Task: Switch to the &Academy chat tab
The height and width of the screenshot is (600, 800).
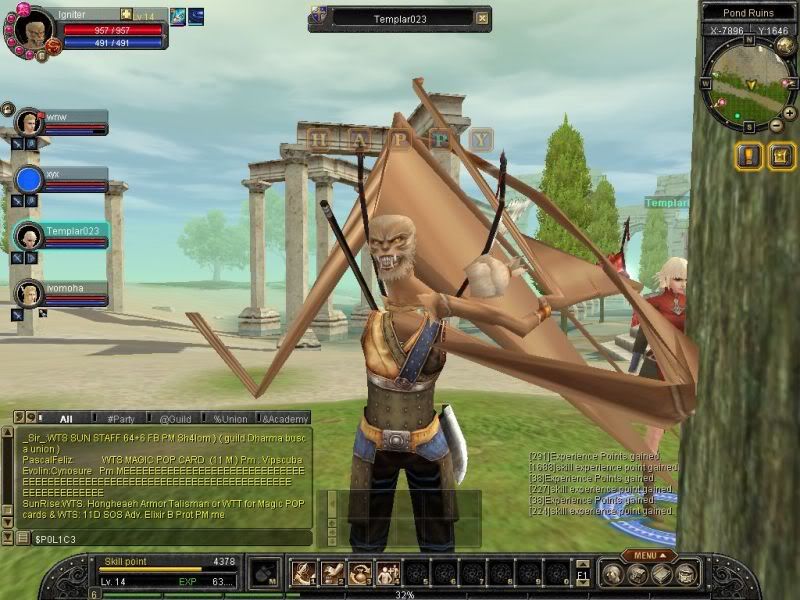Action: point(284,419)
